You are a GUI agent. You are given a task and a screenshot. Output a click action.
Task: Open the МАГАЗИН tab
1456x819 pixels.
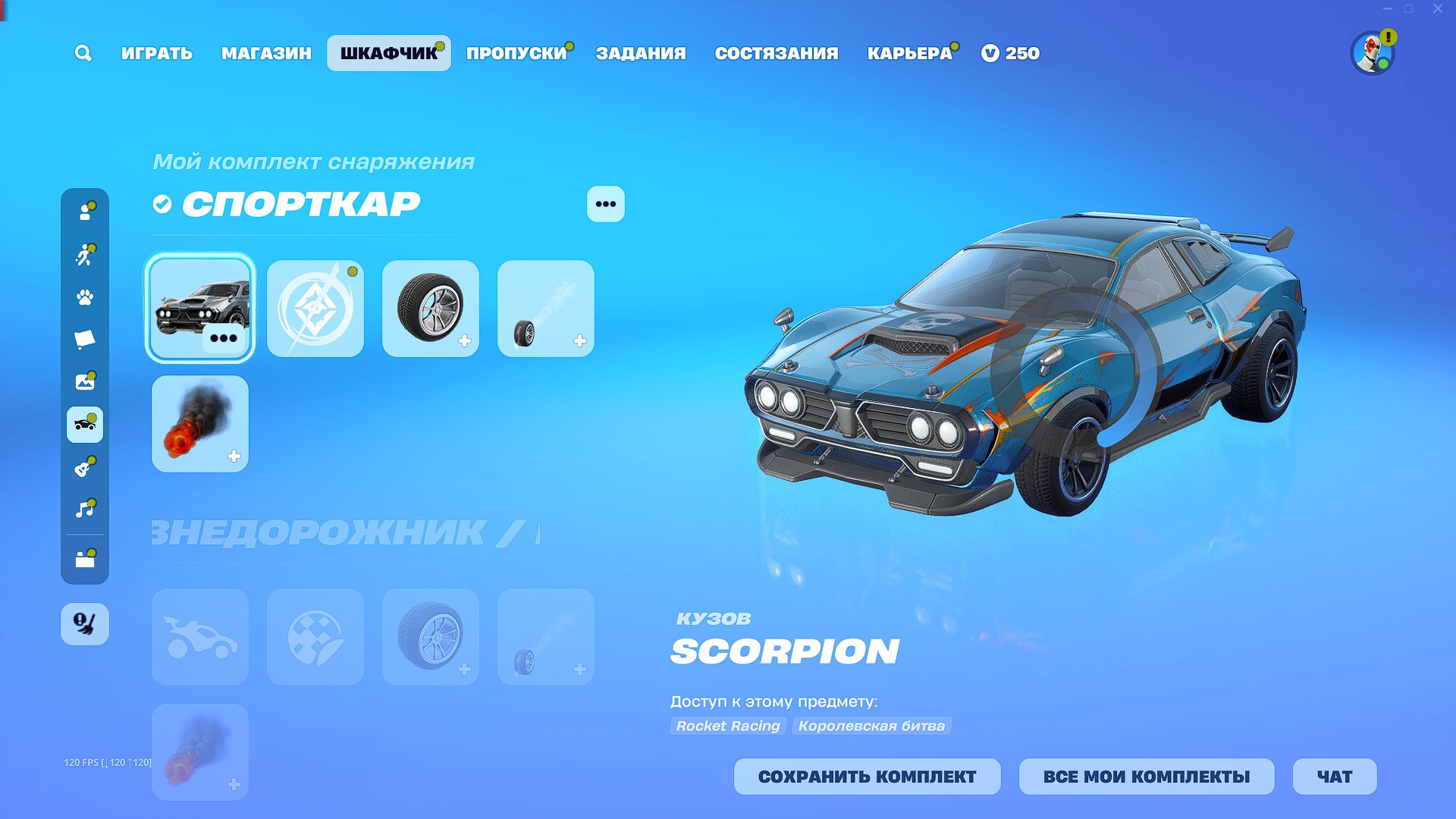pyautogui.click(x=266, y=53)
